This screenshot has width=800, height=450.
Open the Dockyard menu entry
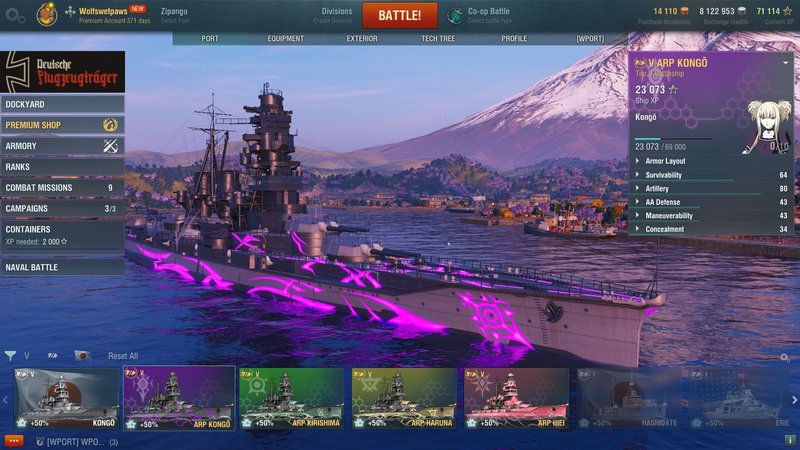62,104
